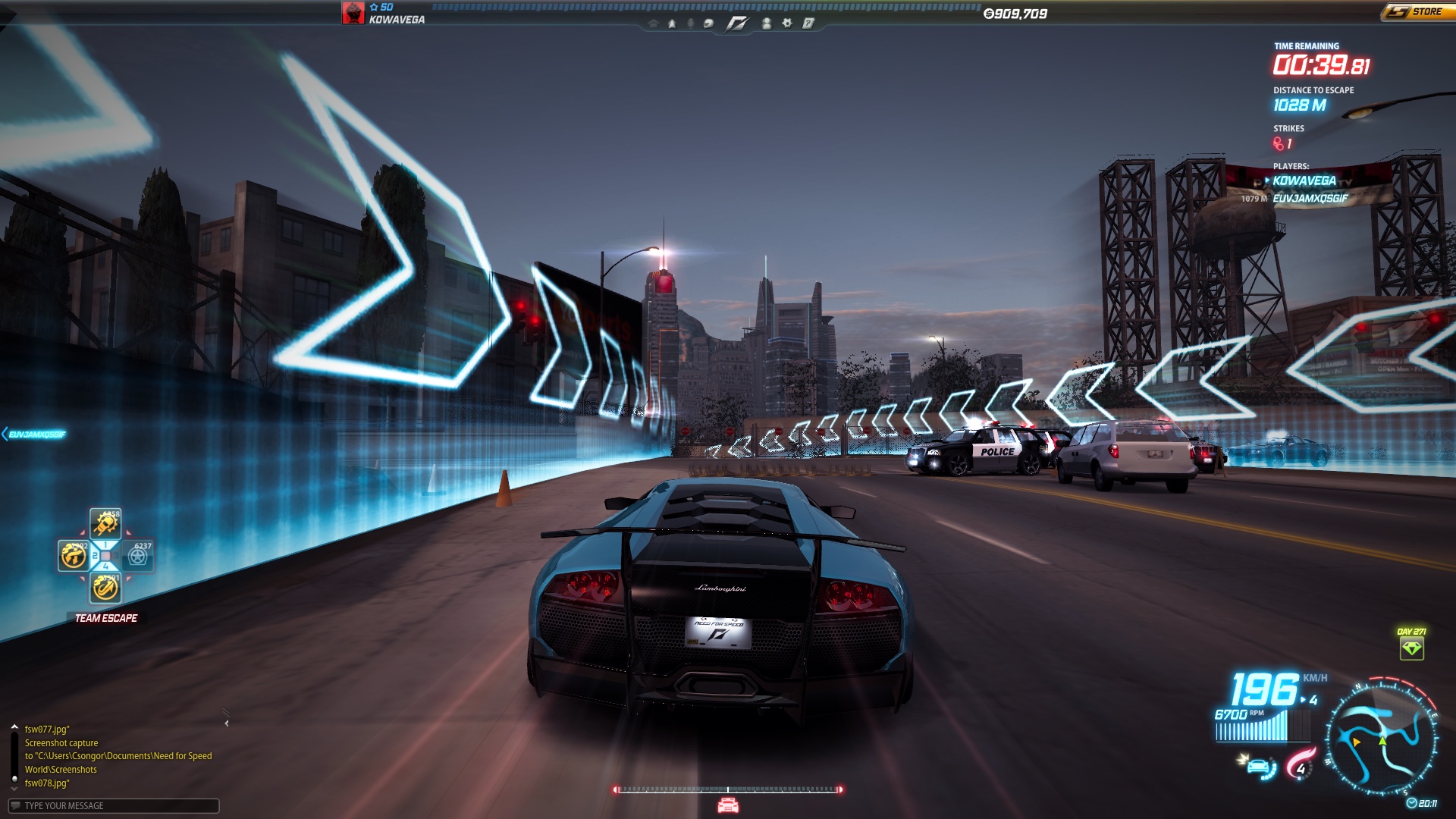
Task: Select player EUVJAMXQSGIF in the players list
Action: tap(1310, 199)
